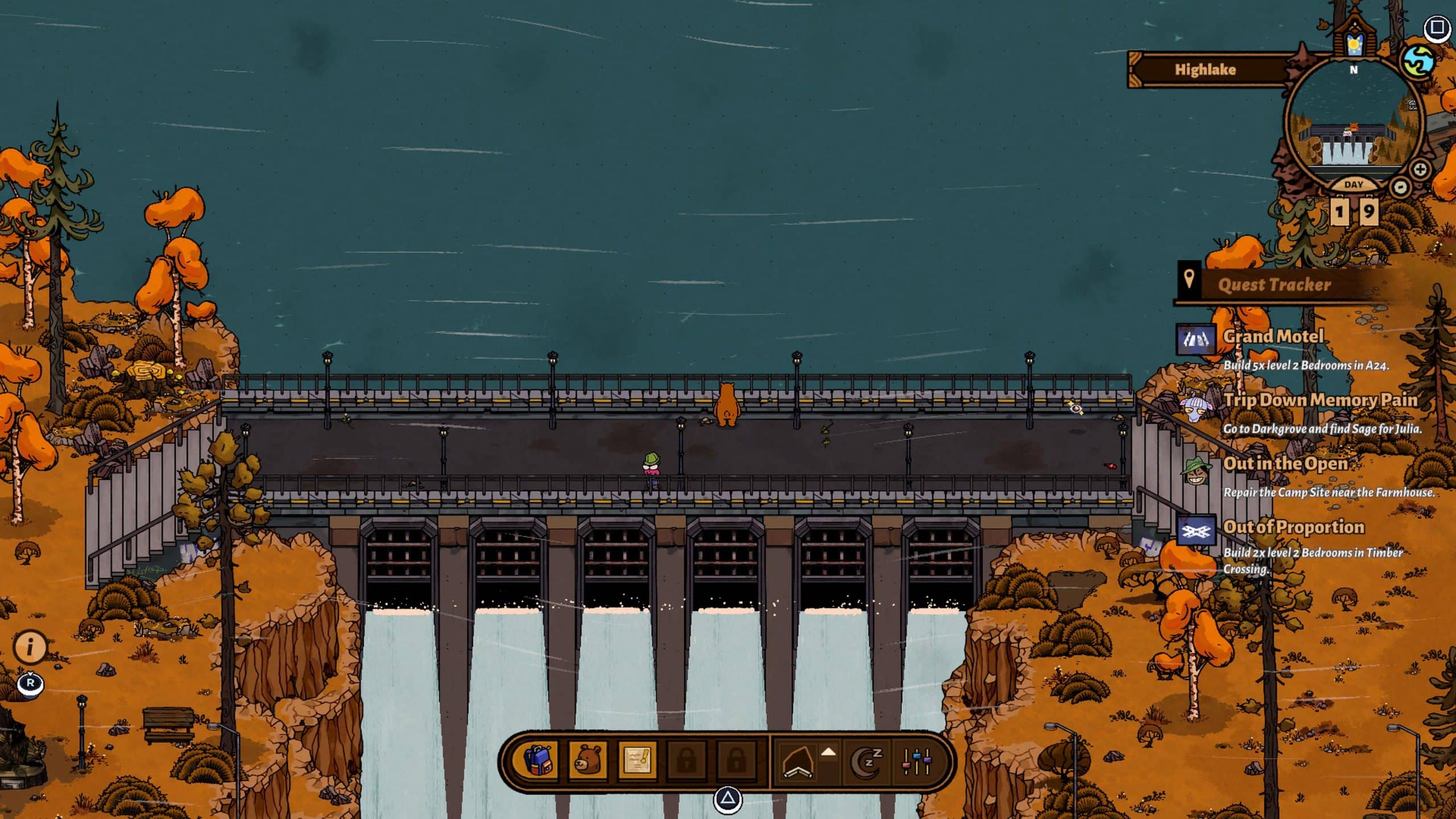Expand the build menu arrow
This screenshot has height=819, width=1456.
point(829,752)
